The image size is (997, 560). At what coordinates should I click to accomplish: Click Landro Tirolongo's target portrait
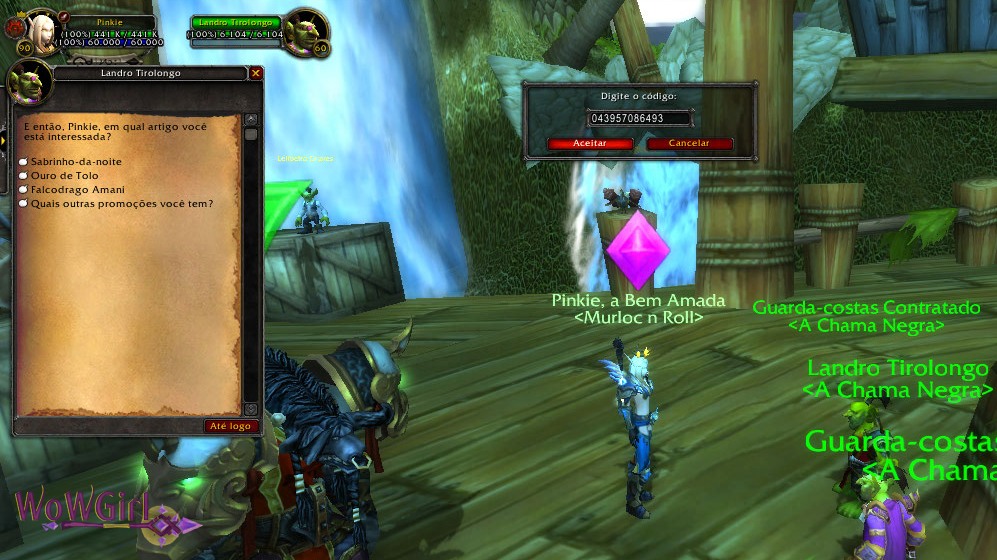click(304, 30)
